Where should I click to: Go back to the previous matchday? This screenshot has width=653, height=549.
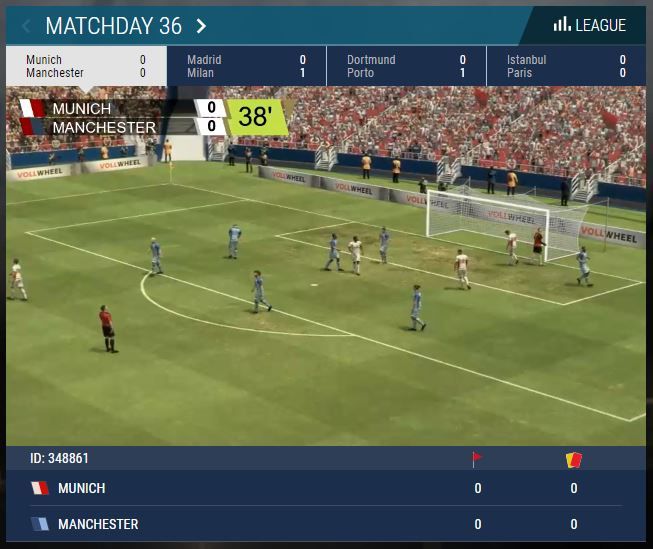click(x=26, y=26)
